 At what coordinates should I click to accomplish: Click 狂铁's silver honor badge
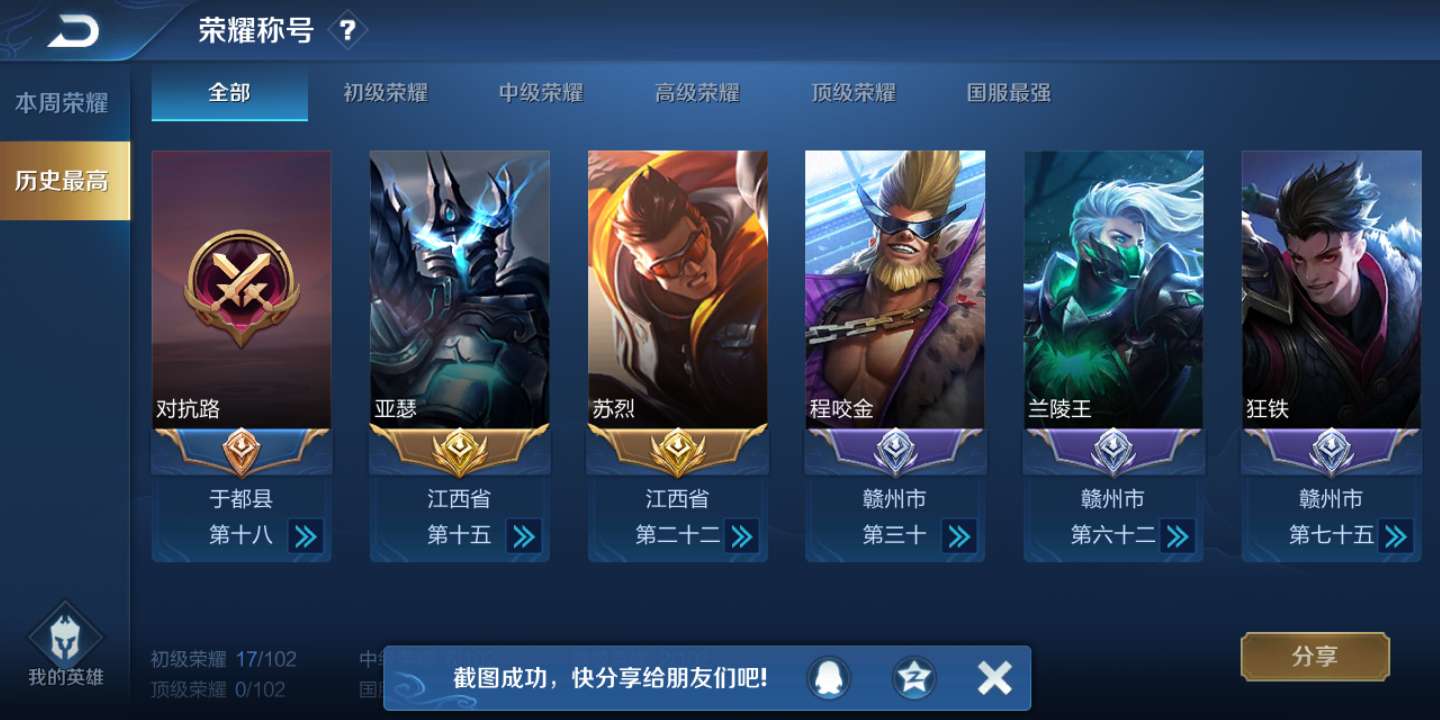click(x=1332, y=451)
